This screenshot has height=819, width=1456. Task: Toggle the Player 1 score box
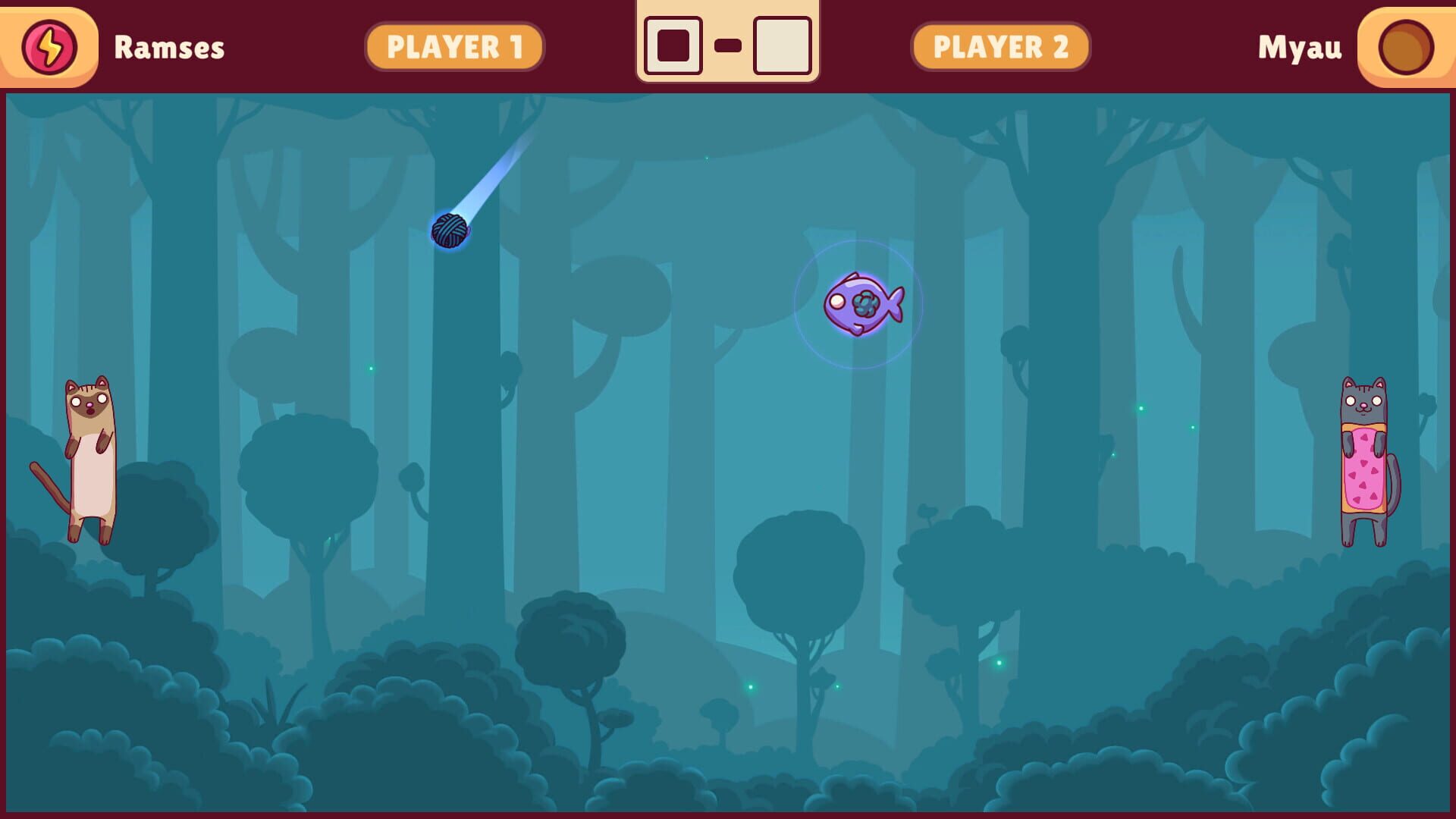pyautogui.click(x=673, y=43)
